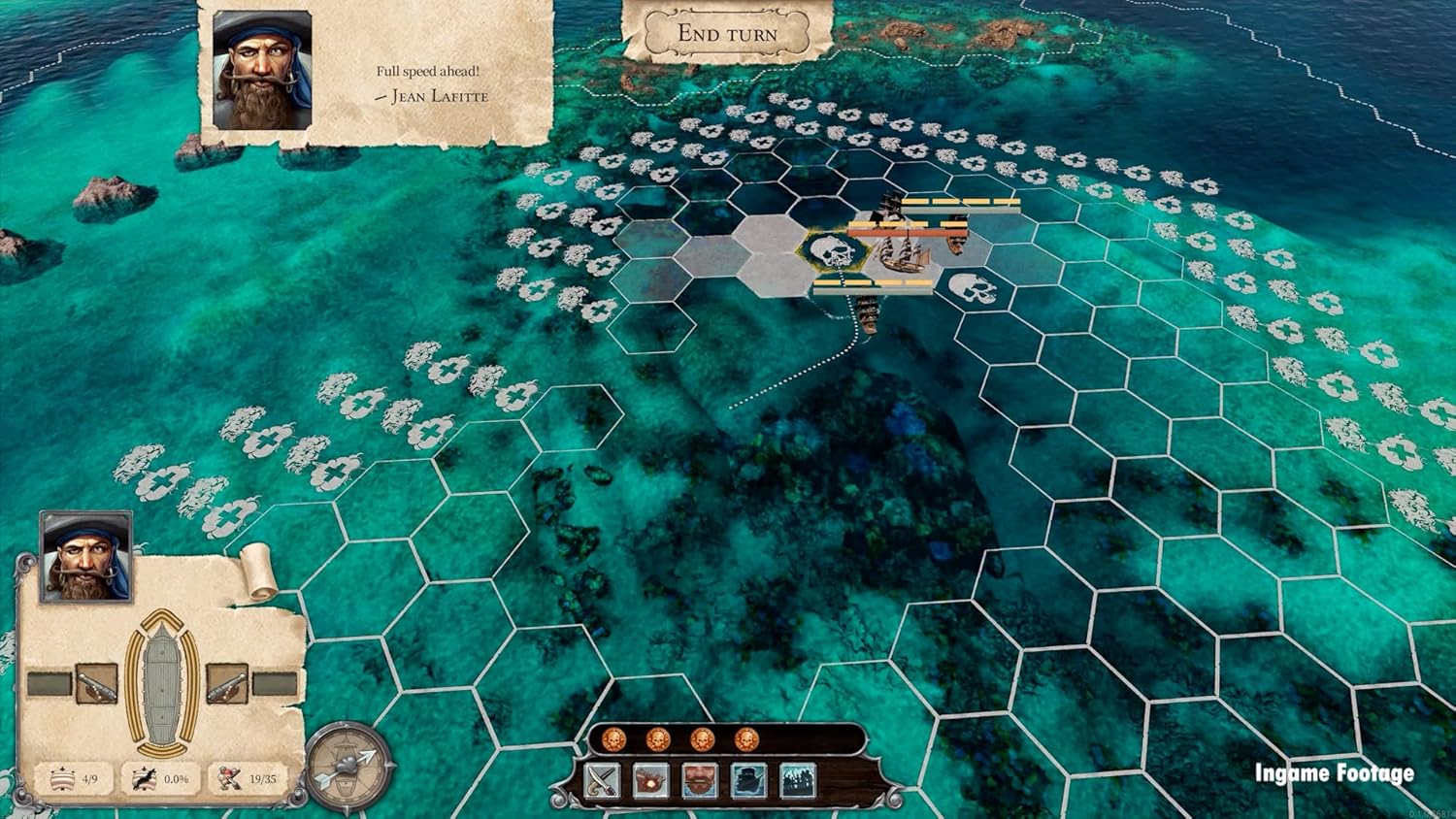1456x819 pixels.
Task: Select the gold-bordered skull hex tile
Action: [833, 253]
